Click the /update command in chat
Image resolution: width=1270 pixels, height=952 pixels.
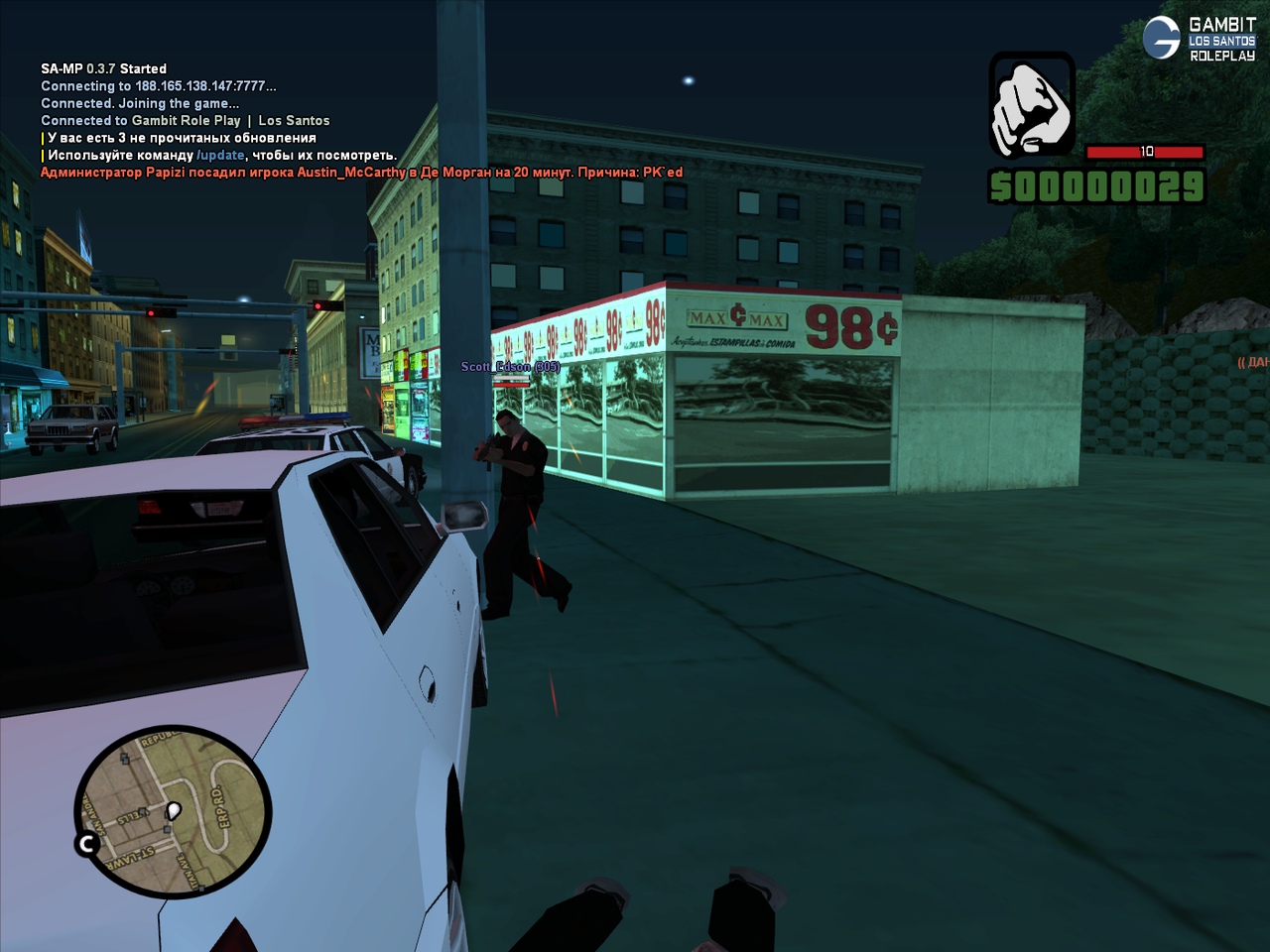tap(220, 156)
